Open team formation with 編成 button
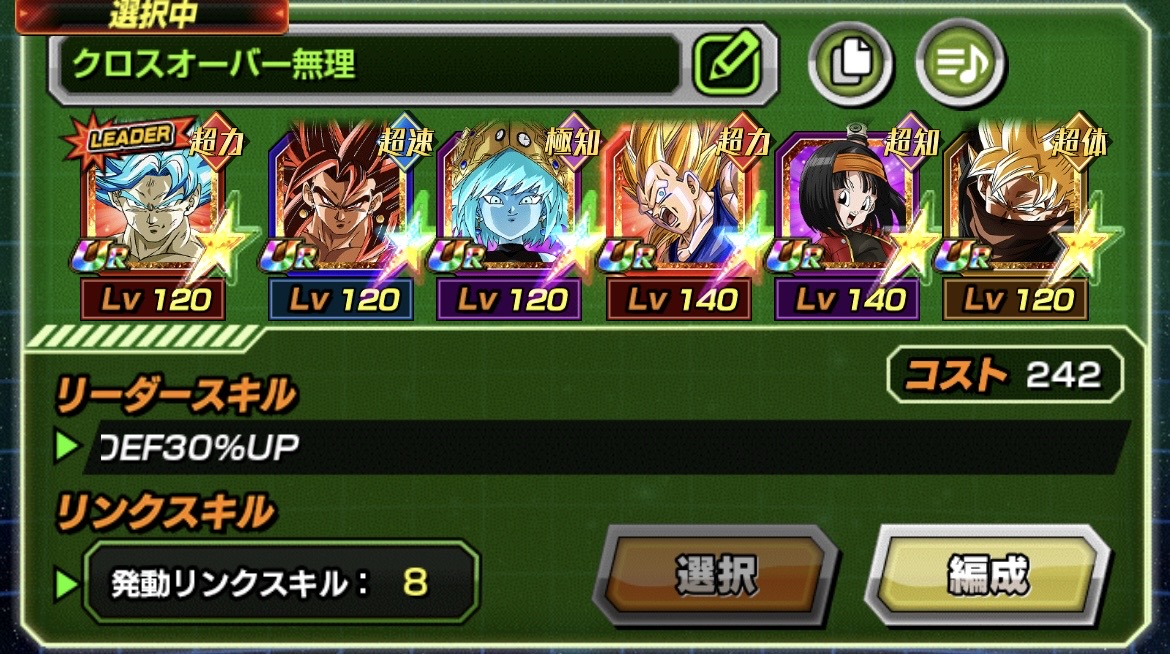 click(x=986, y=576)
